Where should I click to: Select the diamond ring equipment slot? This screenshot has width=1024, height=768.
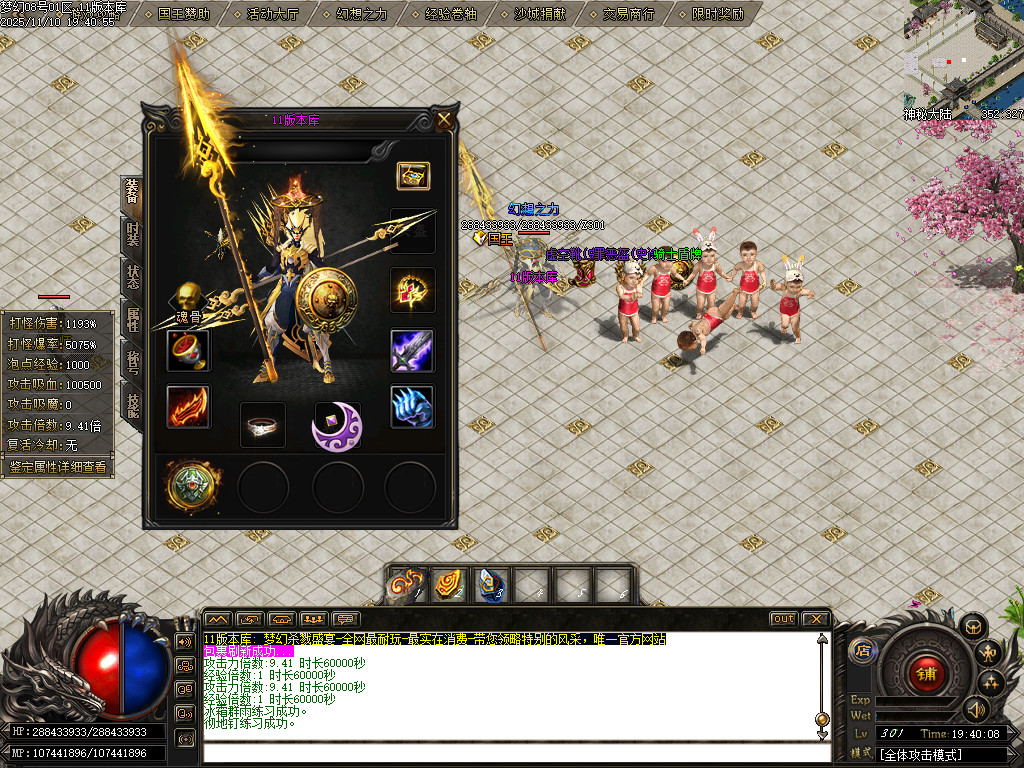click(263, 425)
